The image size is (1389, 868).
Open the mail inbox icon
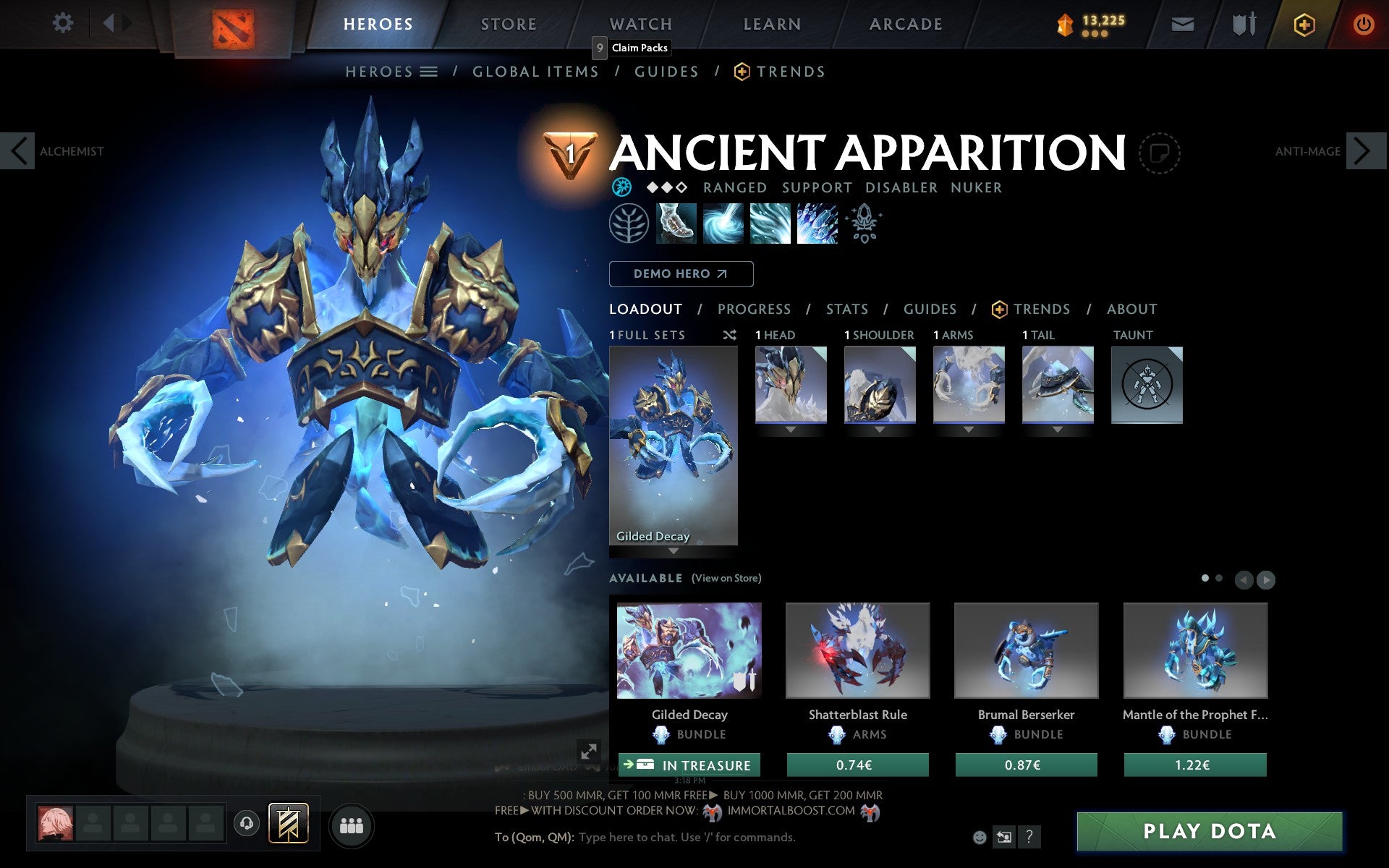point(1182,24)
